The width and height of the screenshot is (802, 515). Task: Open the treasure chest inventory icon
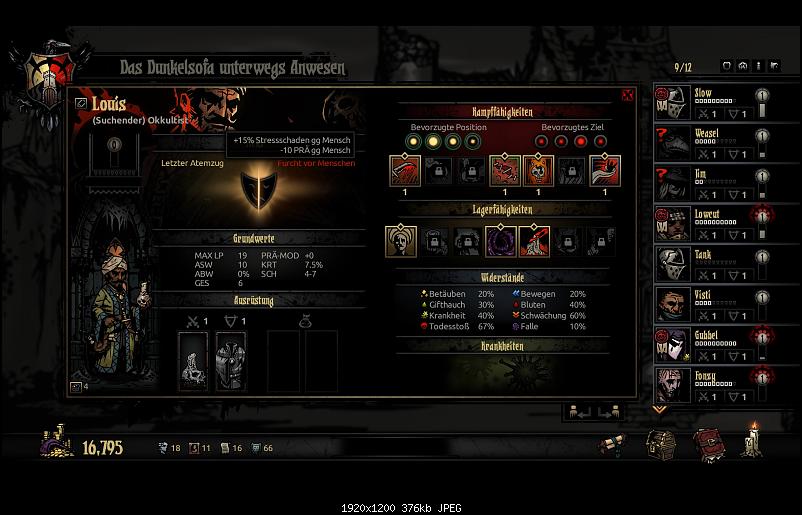[x=660, y=443]
